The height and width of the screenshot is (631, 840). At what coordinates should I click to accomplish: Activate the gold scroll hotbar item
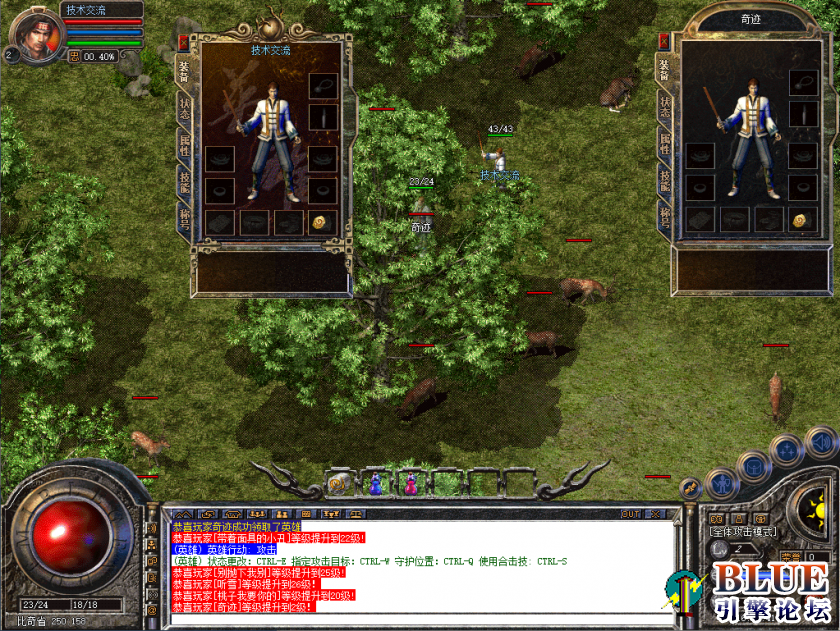pos(339,484)
